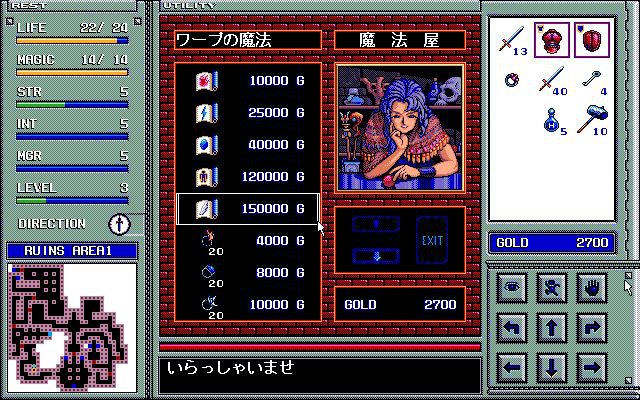The width and height of the screenshot is (640, 400).
Task: Click the shop list scroll-up arrow
Action: point(376,224)
